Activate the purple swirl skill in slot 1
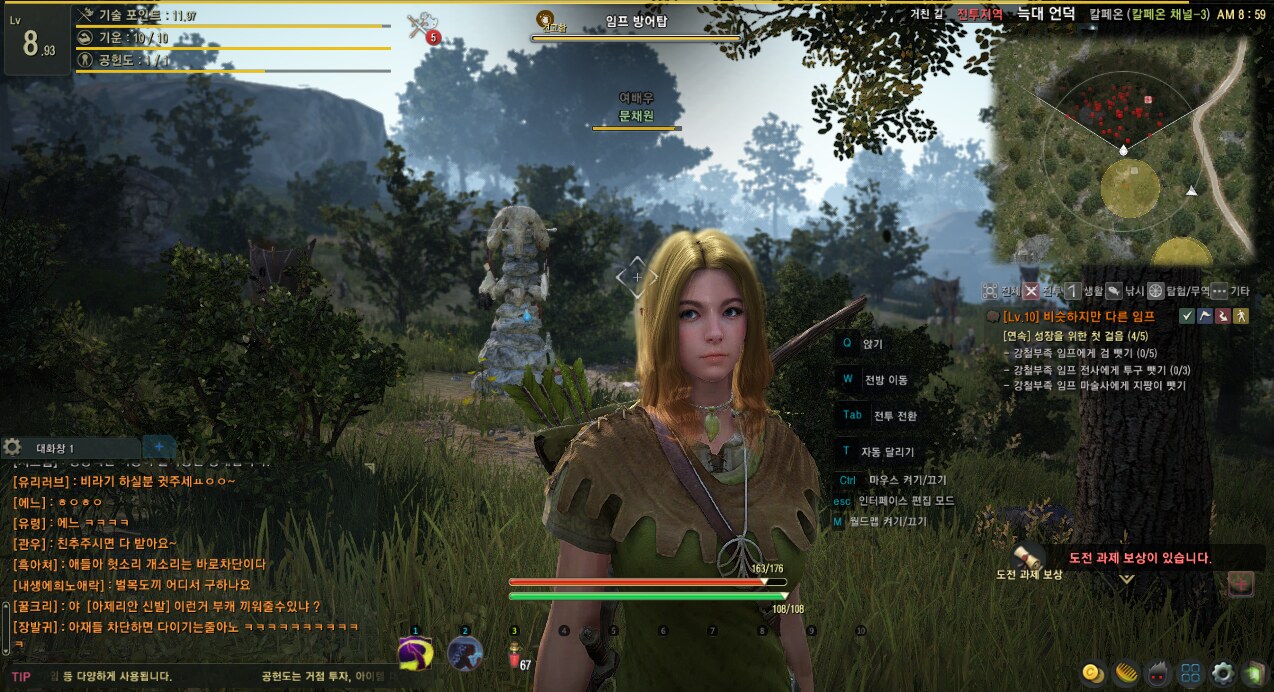Screen dimensions: 1274x692 (415, 654)
